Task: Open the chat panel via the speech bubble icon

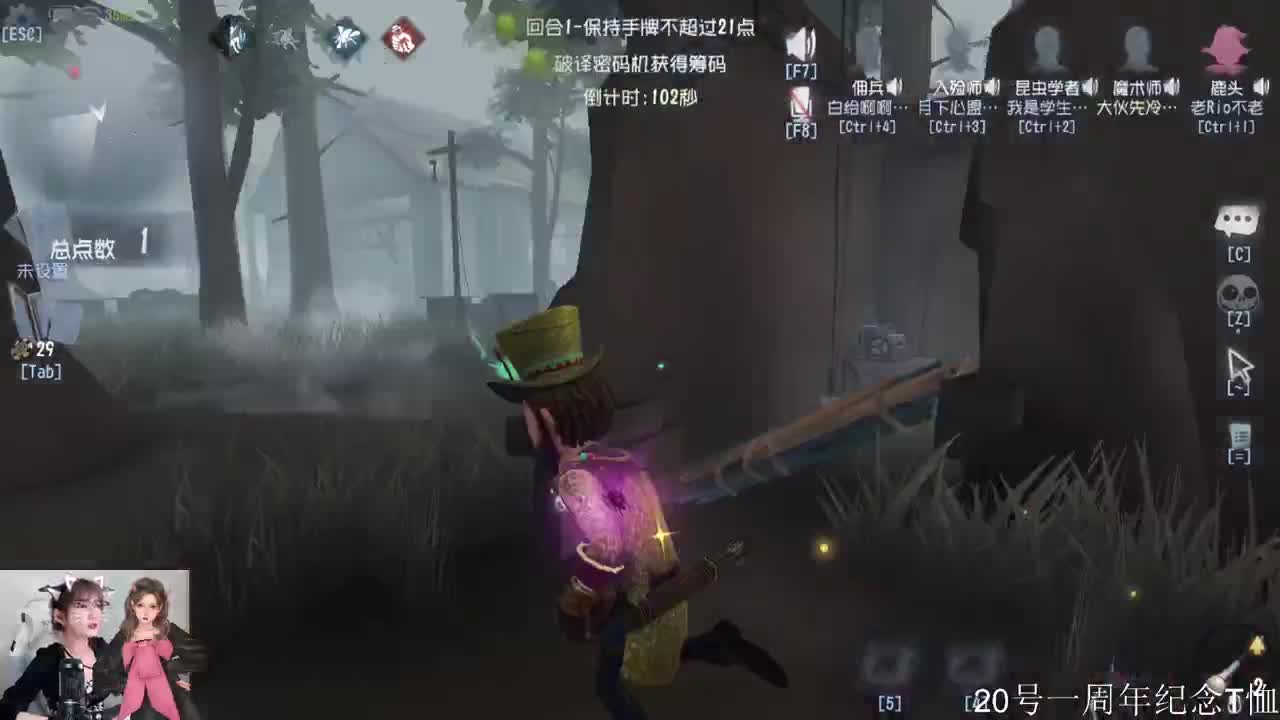Action: click(1239, 220)
